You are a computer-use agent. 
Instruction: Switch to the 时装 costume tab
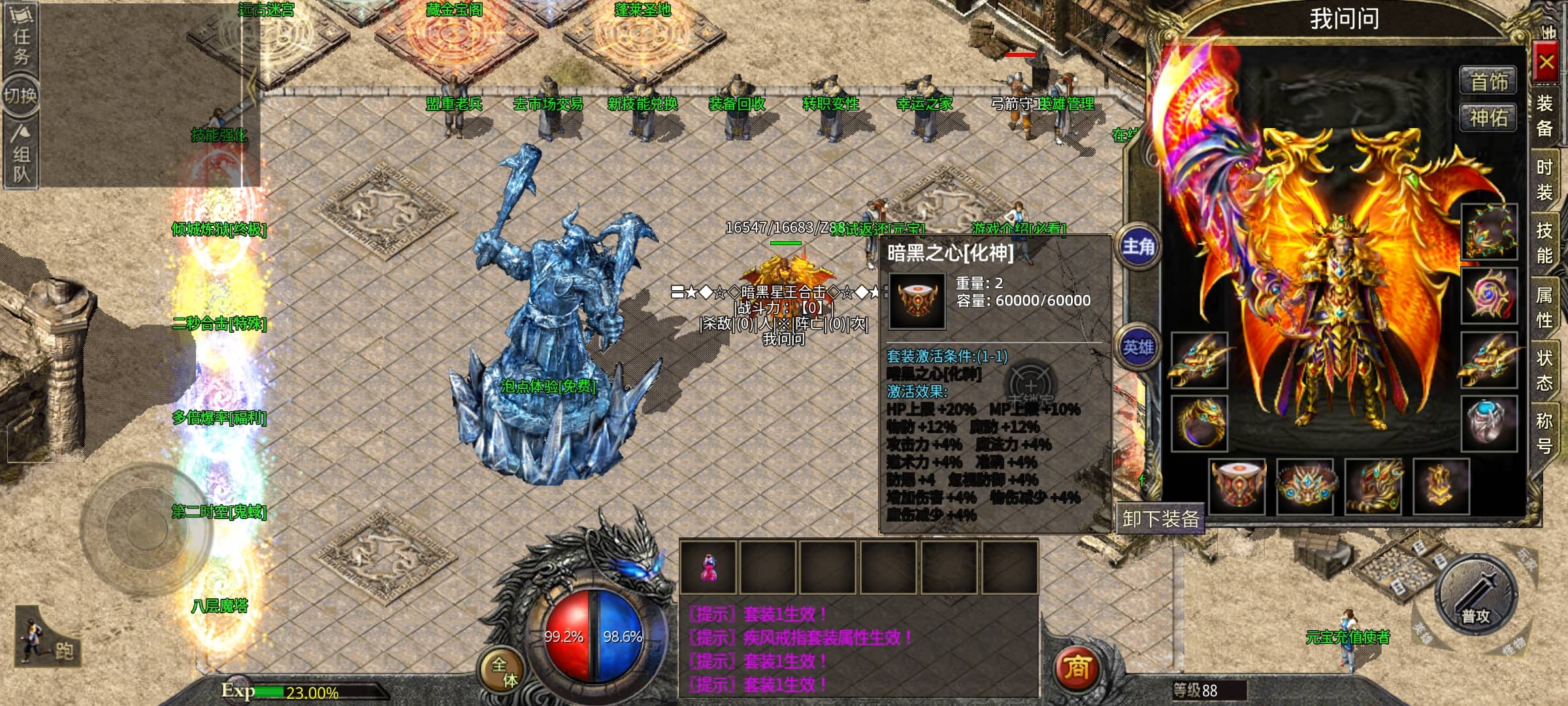[x=1544, y=180]
